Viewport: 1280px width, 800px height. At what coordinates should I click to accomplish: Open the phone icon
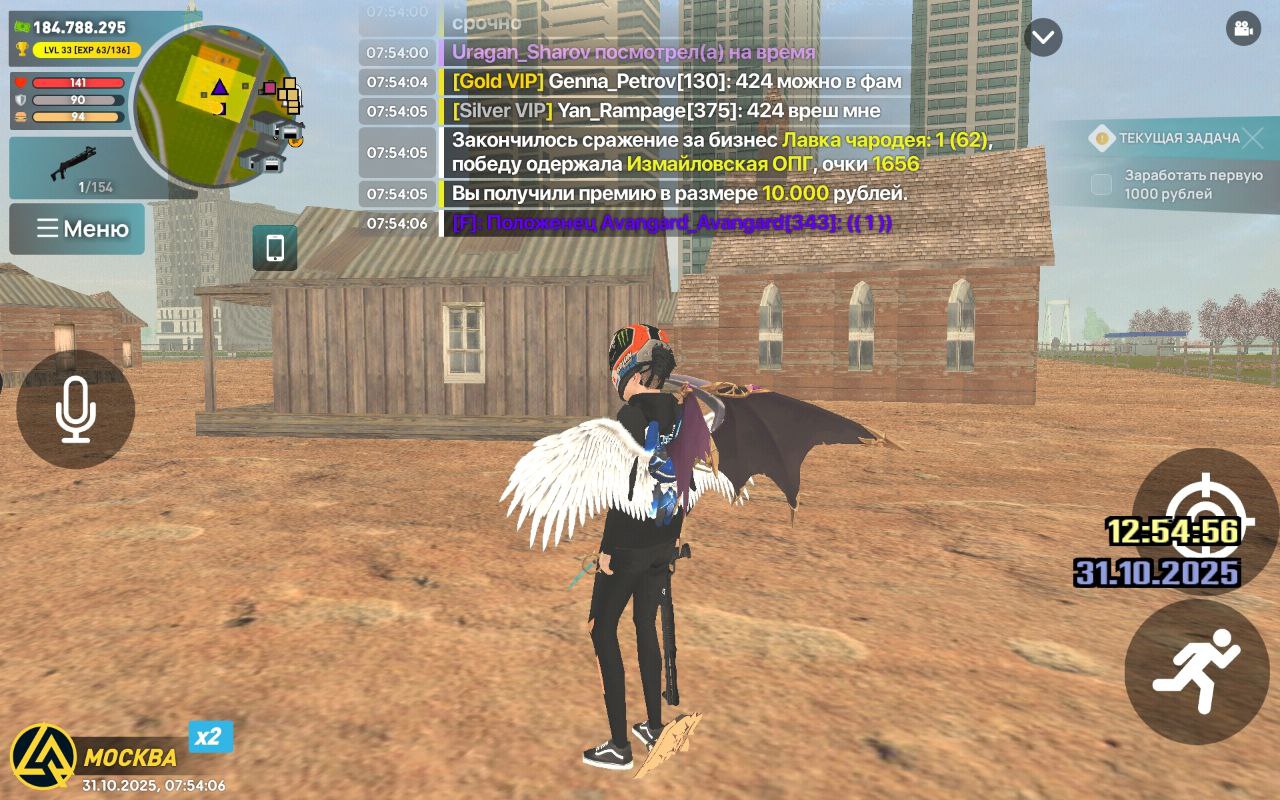click(274, 247)
